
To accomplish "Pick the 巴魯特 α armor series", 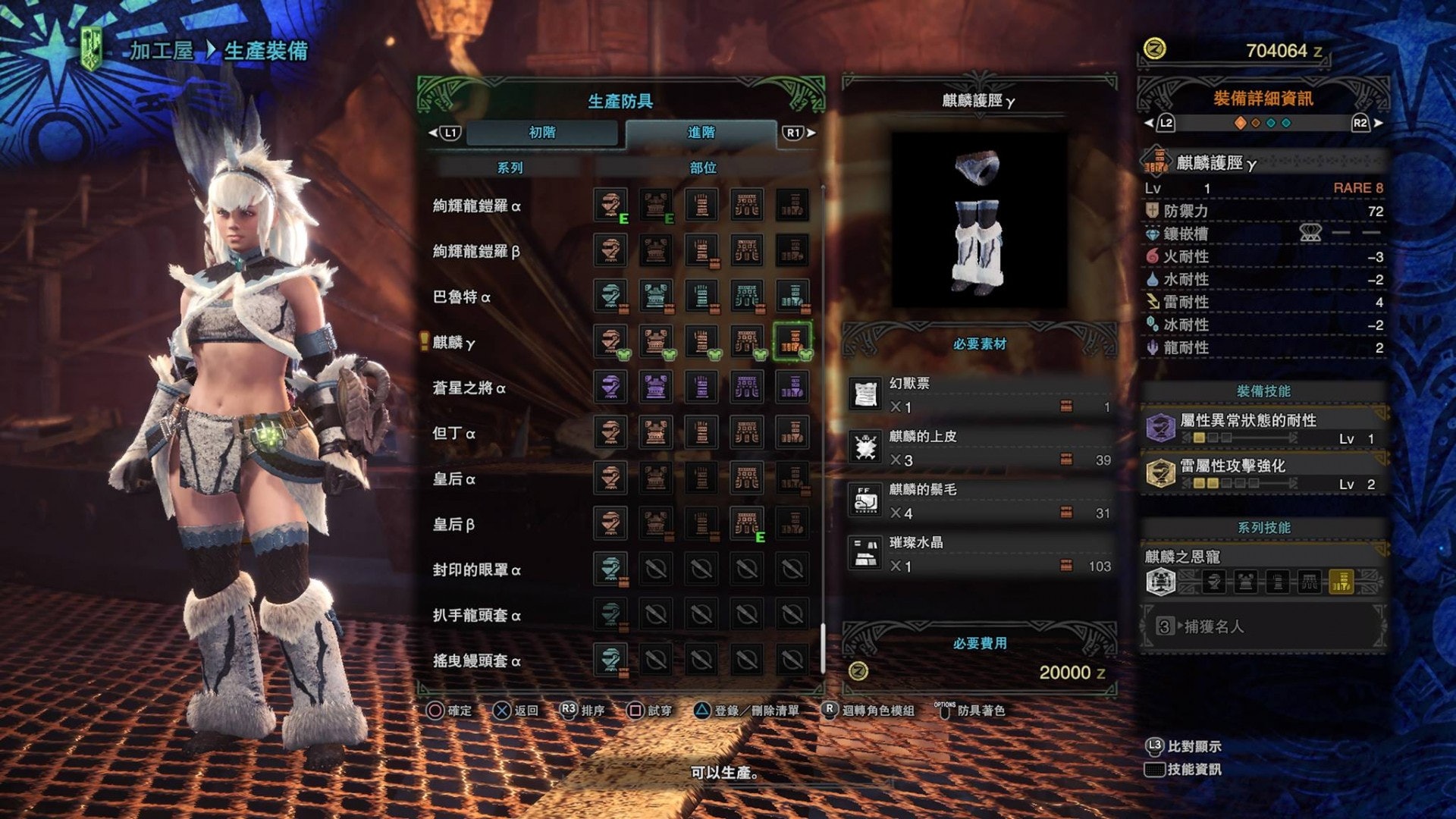I will pos(461,297).
